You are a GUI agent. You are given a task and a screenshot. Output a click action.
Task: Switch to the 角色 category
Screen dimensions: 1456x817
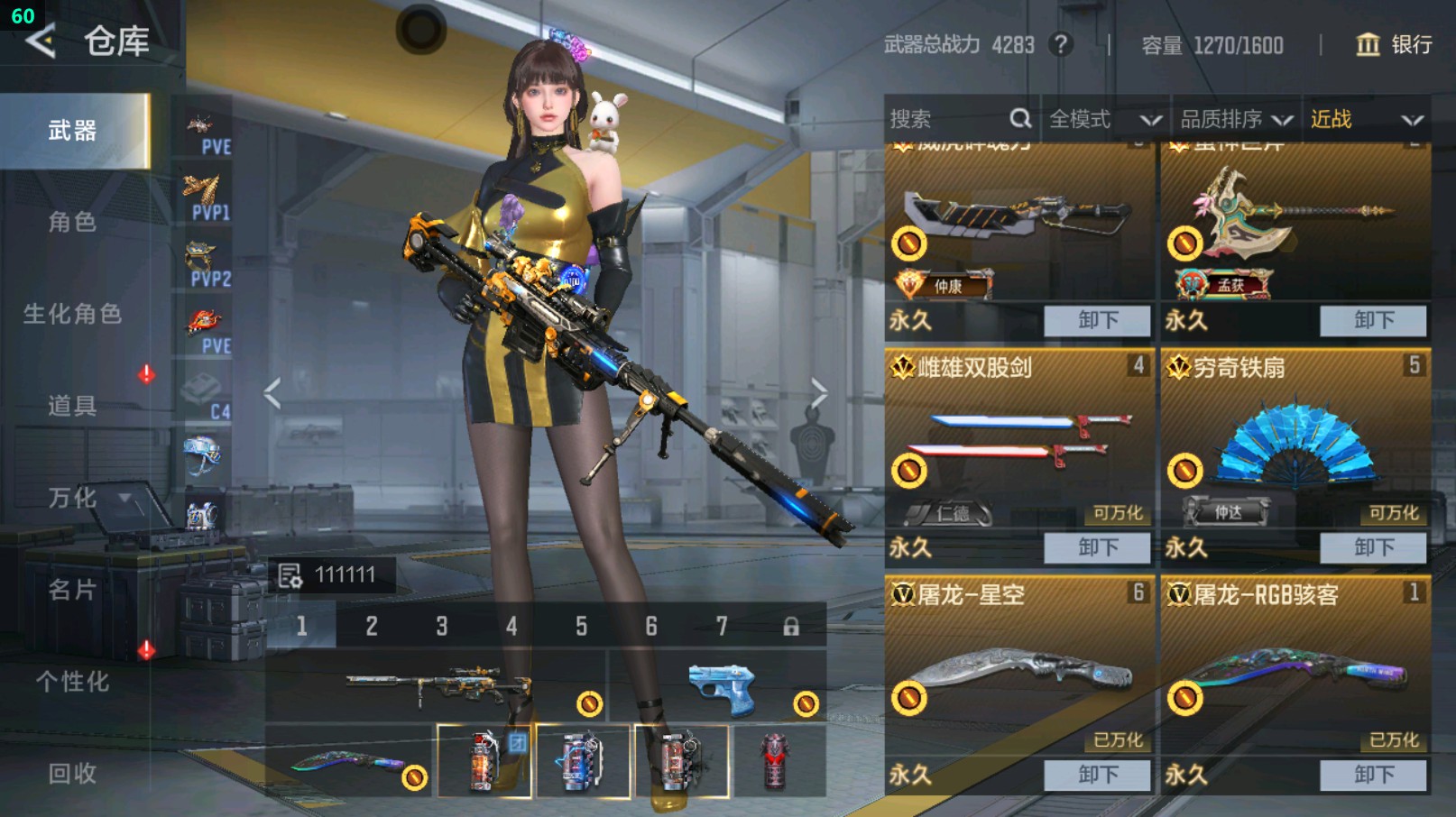[x=72, y=222]
